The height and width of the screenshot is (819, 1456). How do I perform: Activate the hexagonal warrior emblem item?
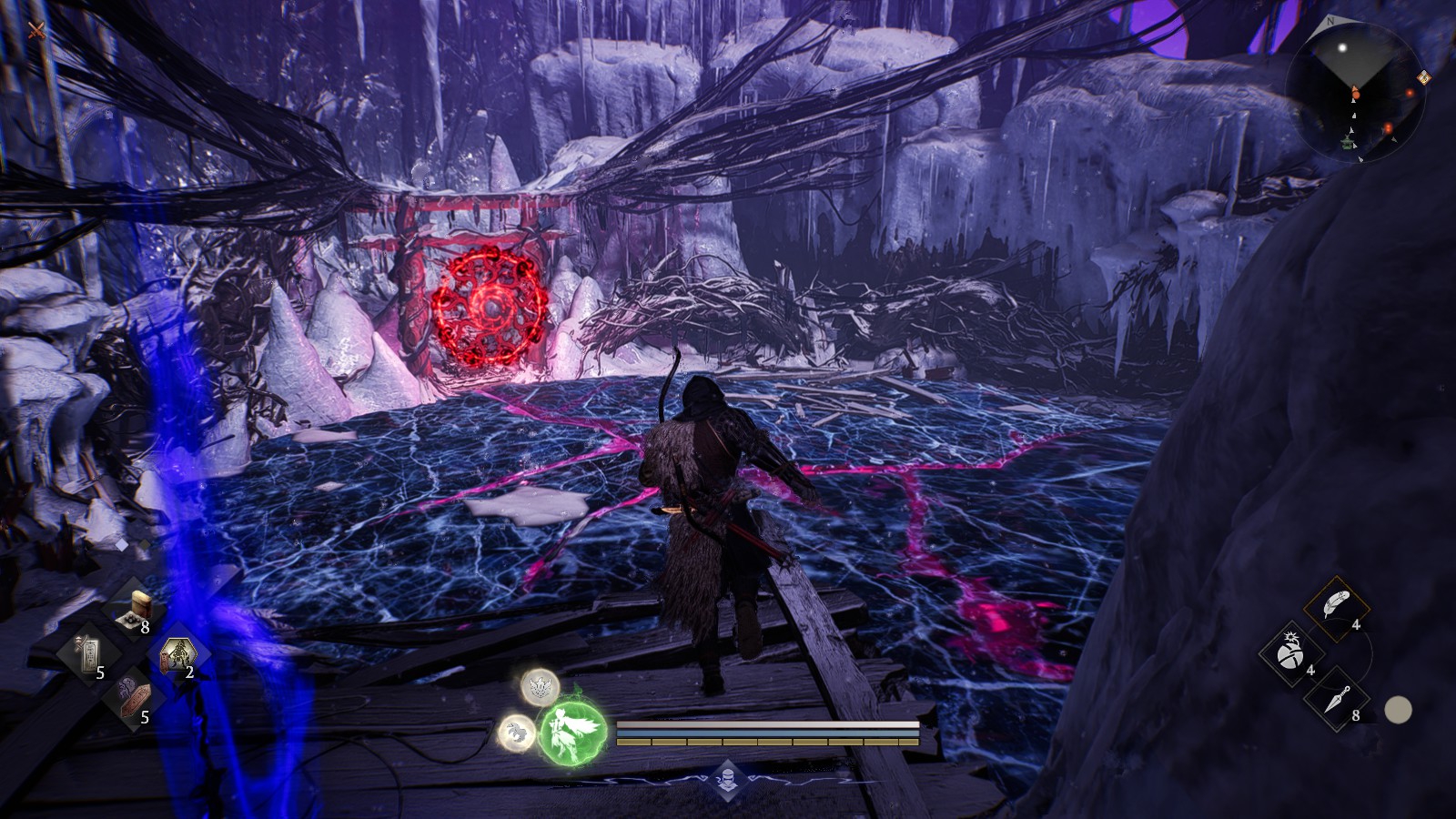[x=177, y=653]
